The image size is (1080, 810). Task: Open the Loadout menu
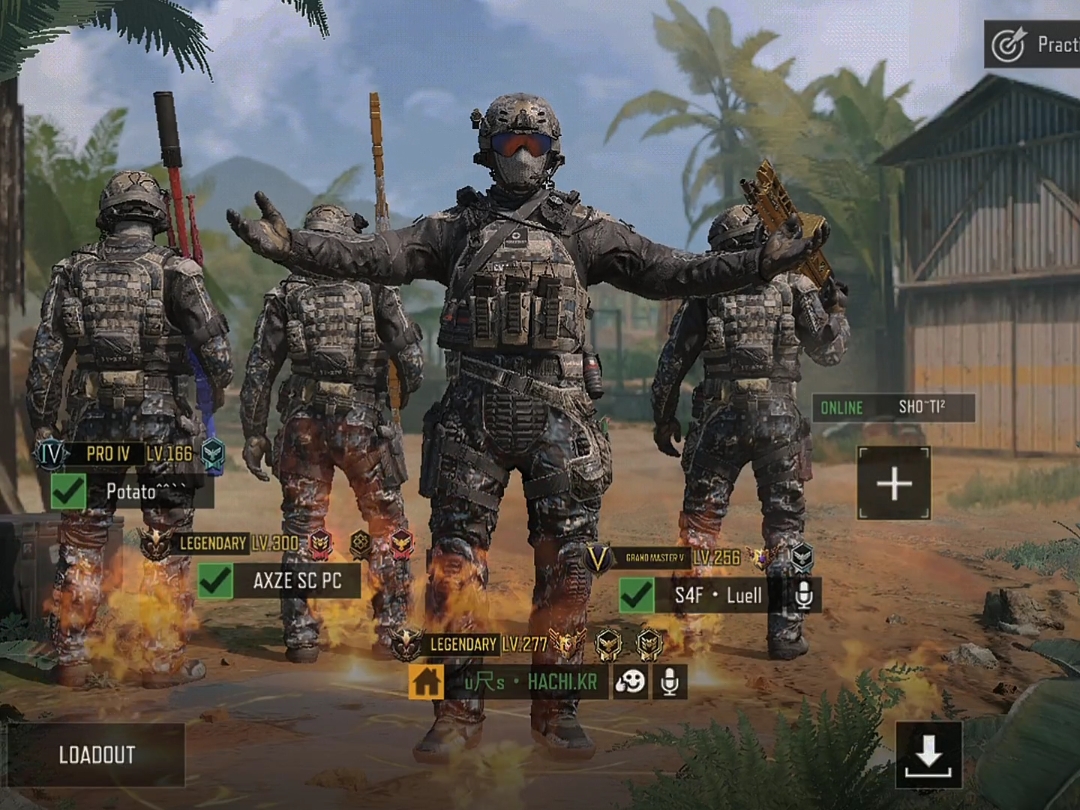click(96, 755)
